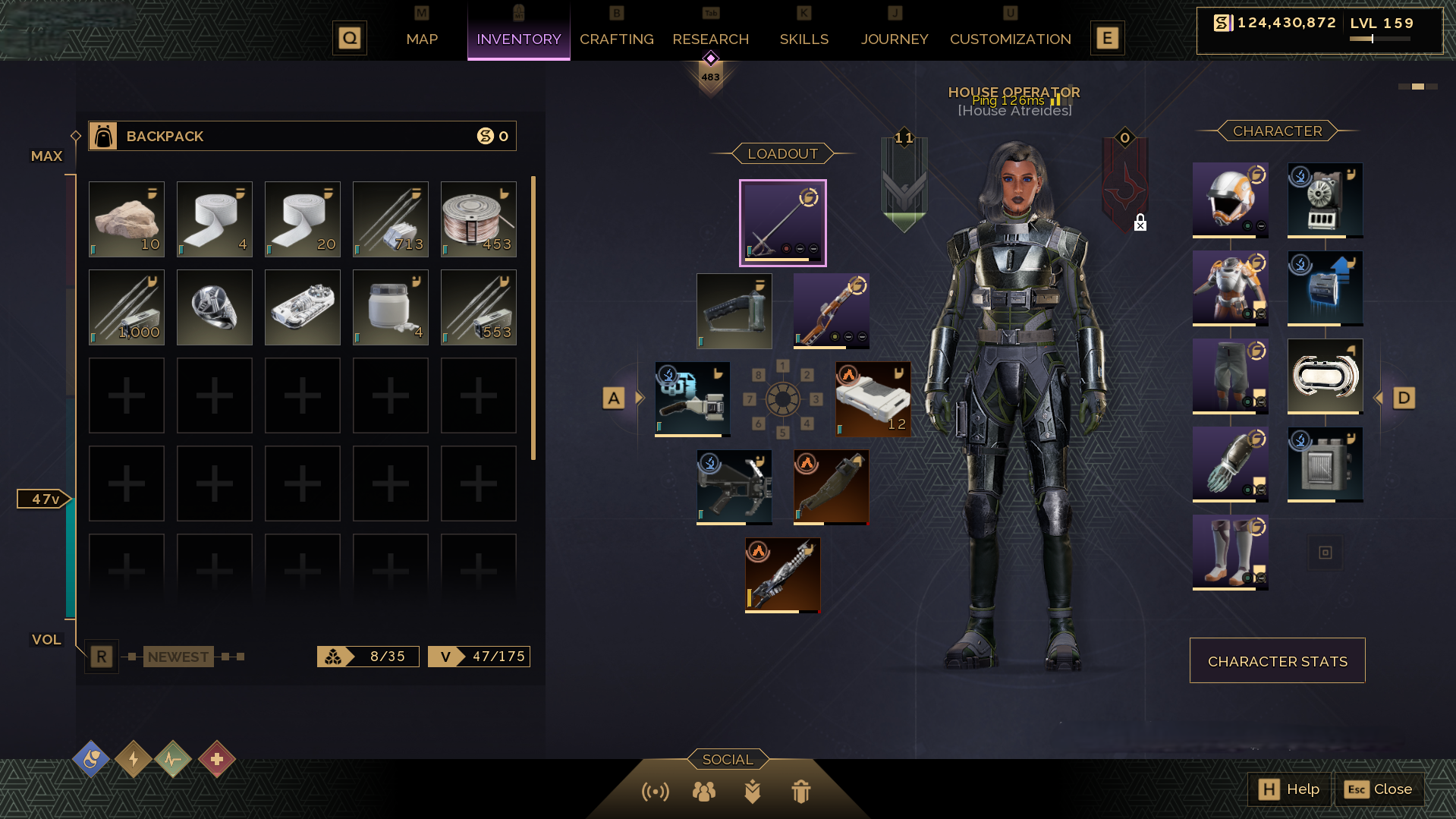Screen dimensions: 1456x819
Task: Select the highlighted sword loadout slot
Action: 783,223
